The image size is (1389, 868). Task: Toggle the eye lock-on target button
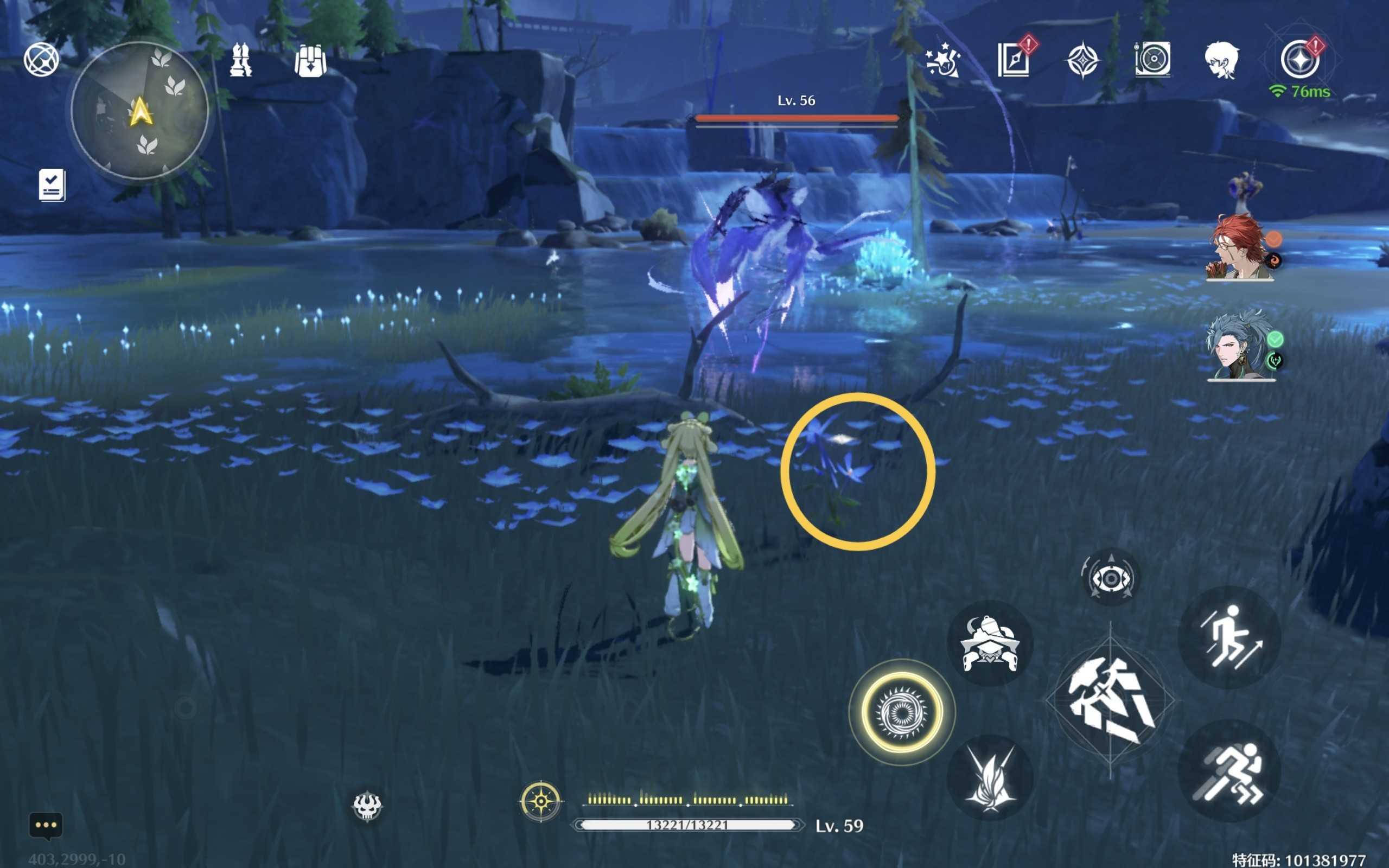1110,578
